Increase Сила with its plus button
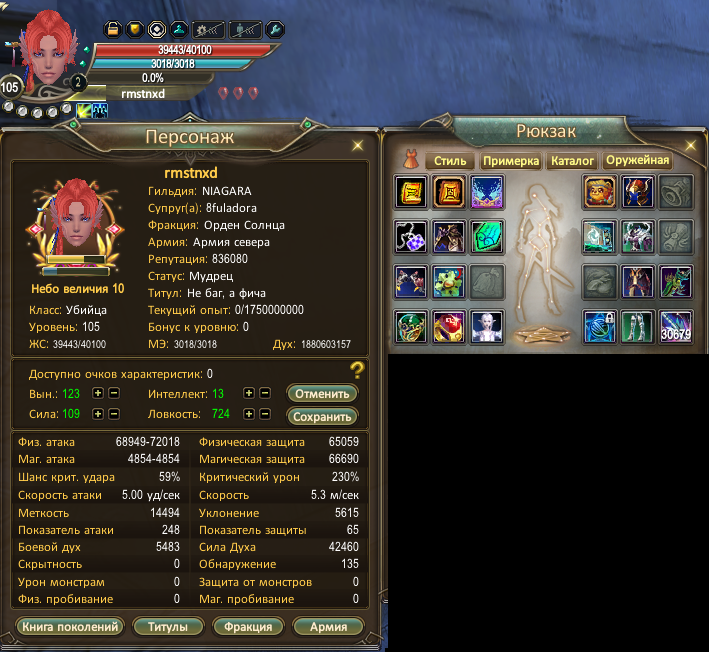Screen dimensions: 709x652 [x=98, y=414]
